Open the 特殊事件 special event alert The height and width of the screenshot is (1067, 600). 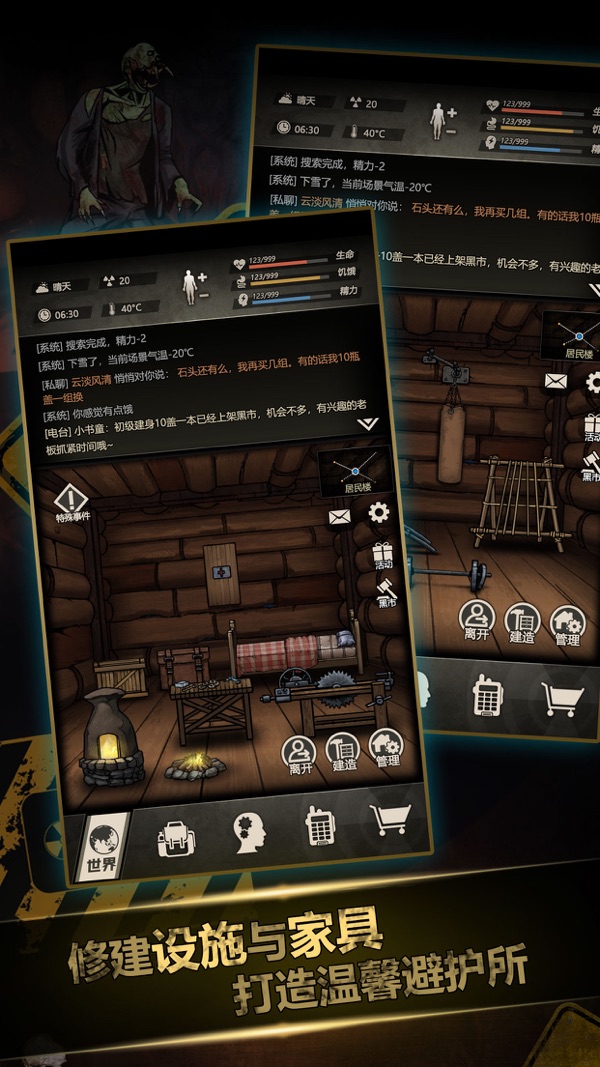[x=72, y=502]
